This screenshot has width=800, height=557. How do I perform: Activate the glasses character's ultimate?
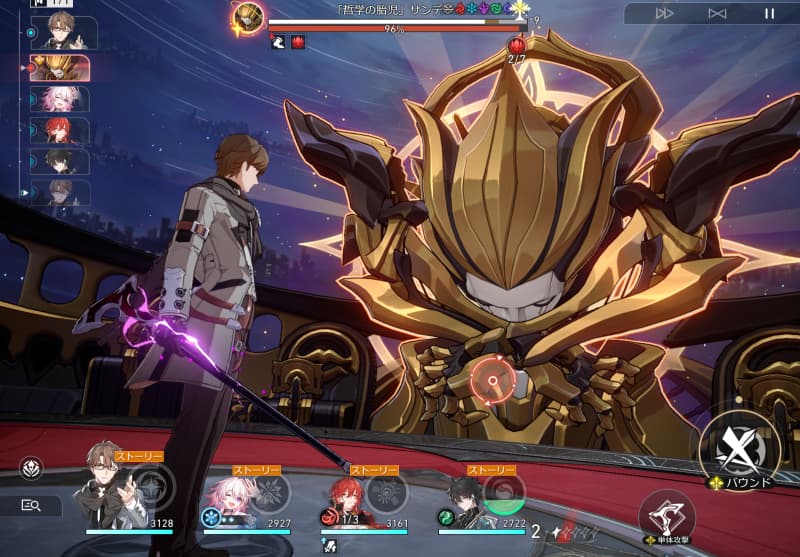click(x=153, y=491)
